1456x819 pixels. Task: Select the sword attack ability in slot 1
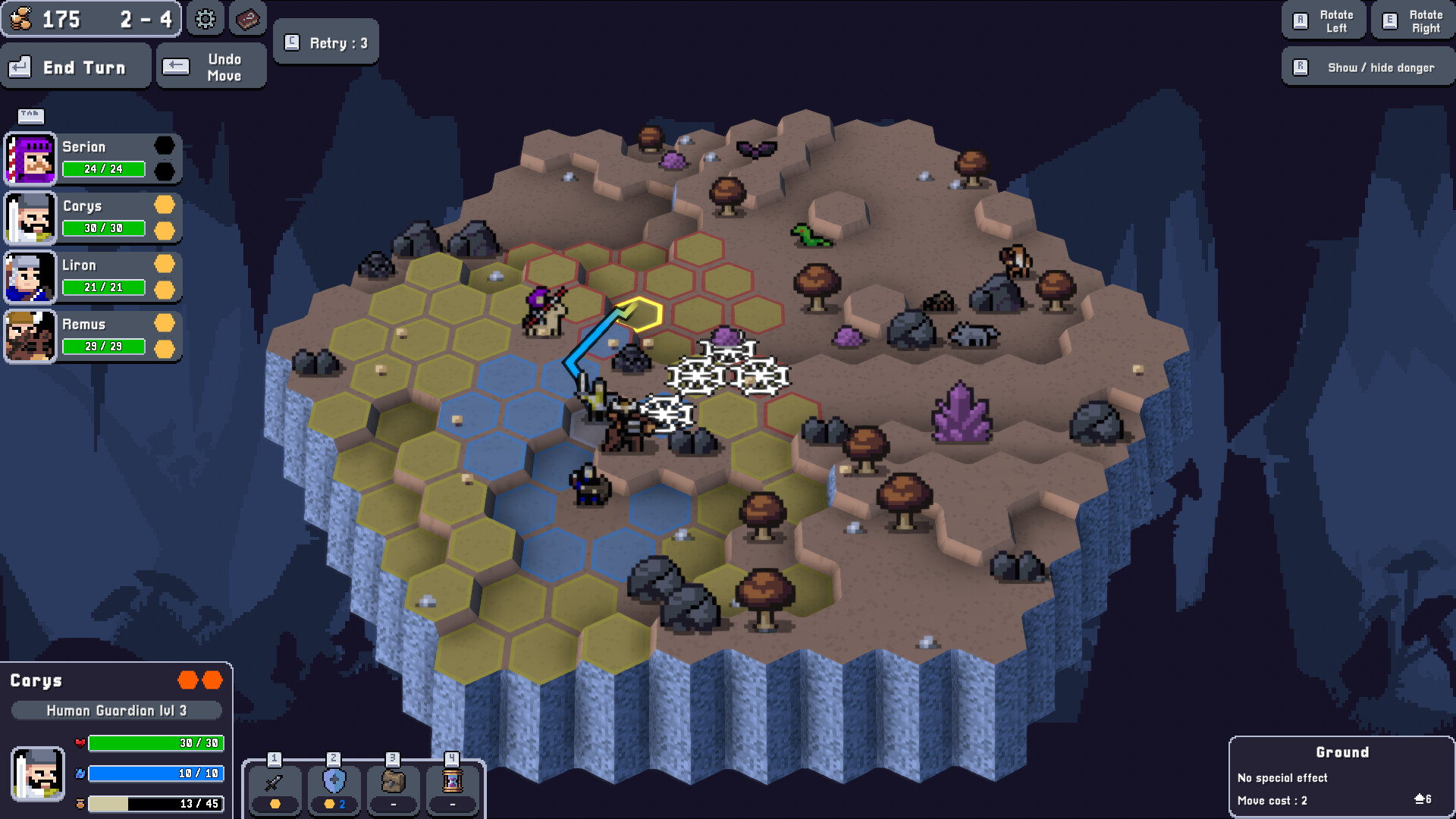point(275,789)
